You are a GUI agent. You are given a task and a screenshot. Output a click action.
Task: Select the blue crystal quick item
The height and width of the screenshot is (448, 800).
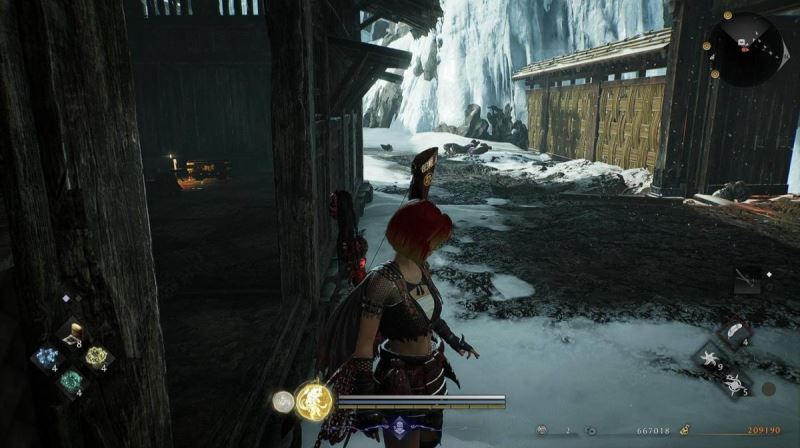(x=46, y=358)
